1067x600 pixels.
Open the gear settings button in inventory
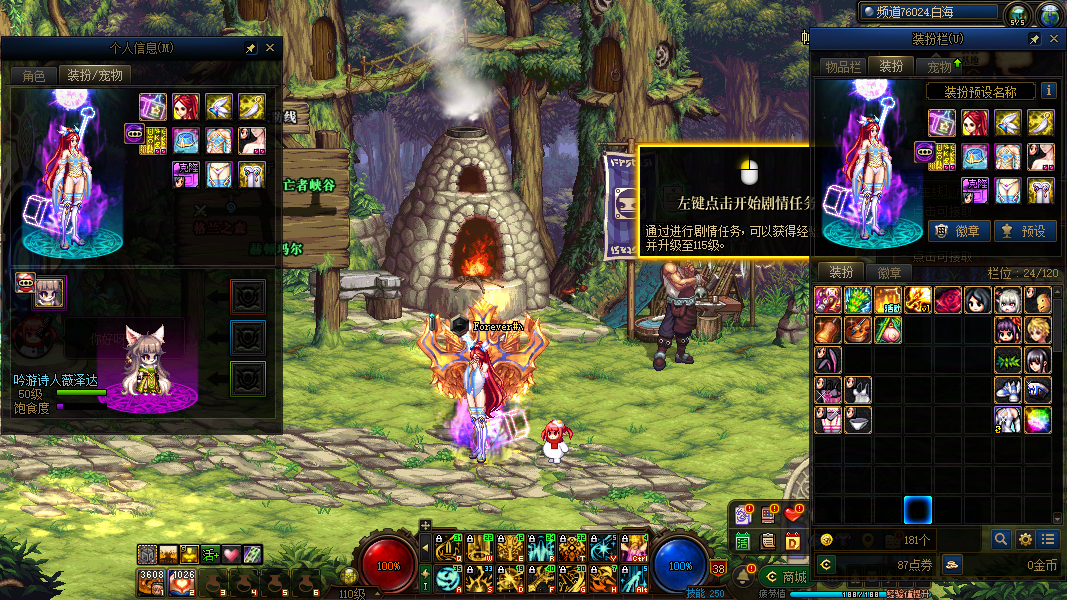pyautogui.click(x=1025, y=539)
